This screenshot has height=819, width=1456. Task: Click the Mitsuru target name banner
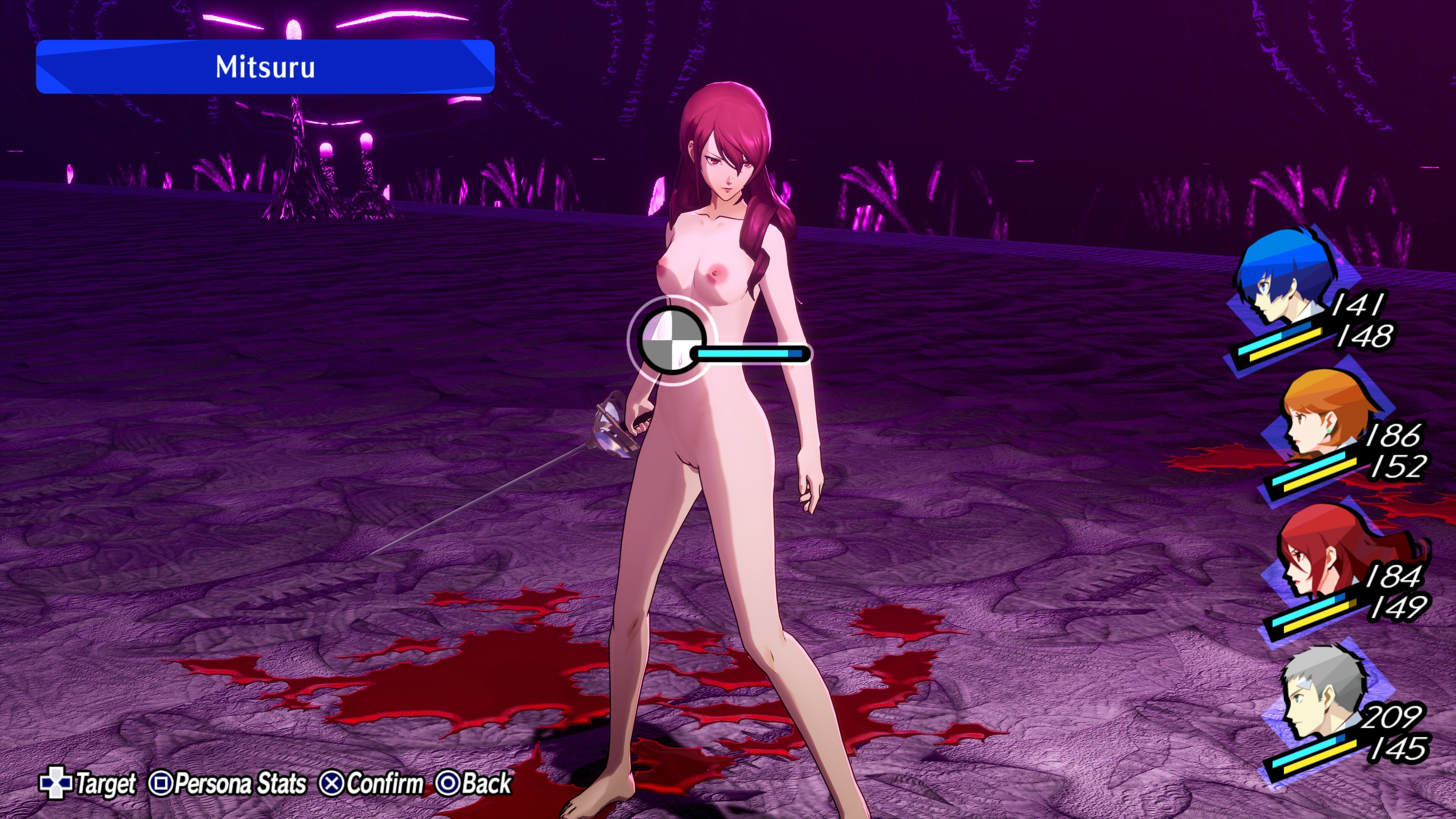(x=265, y=67)
